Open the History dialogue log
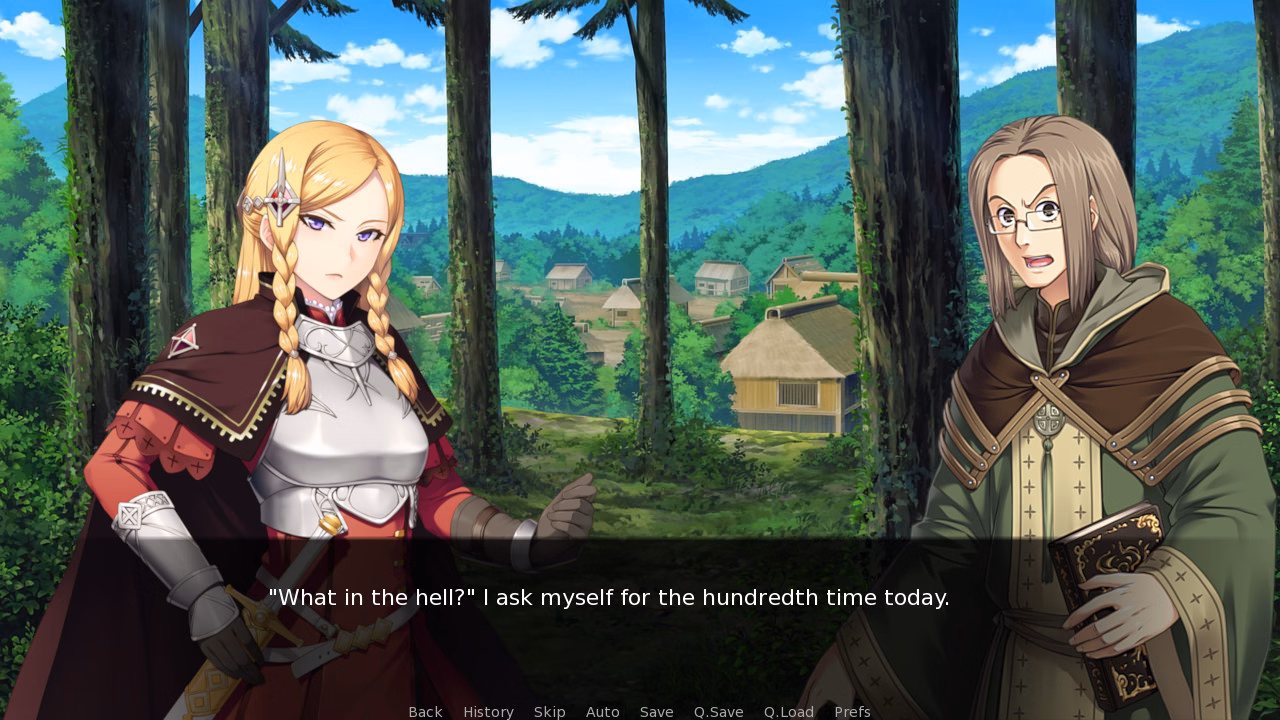The image size is (1280, 720). pos(488,711)
